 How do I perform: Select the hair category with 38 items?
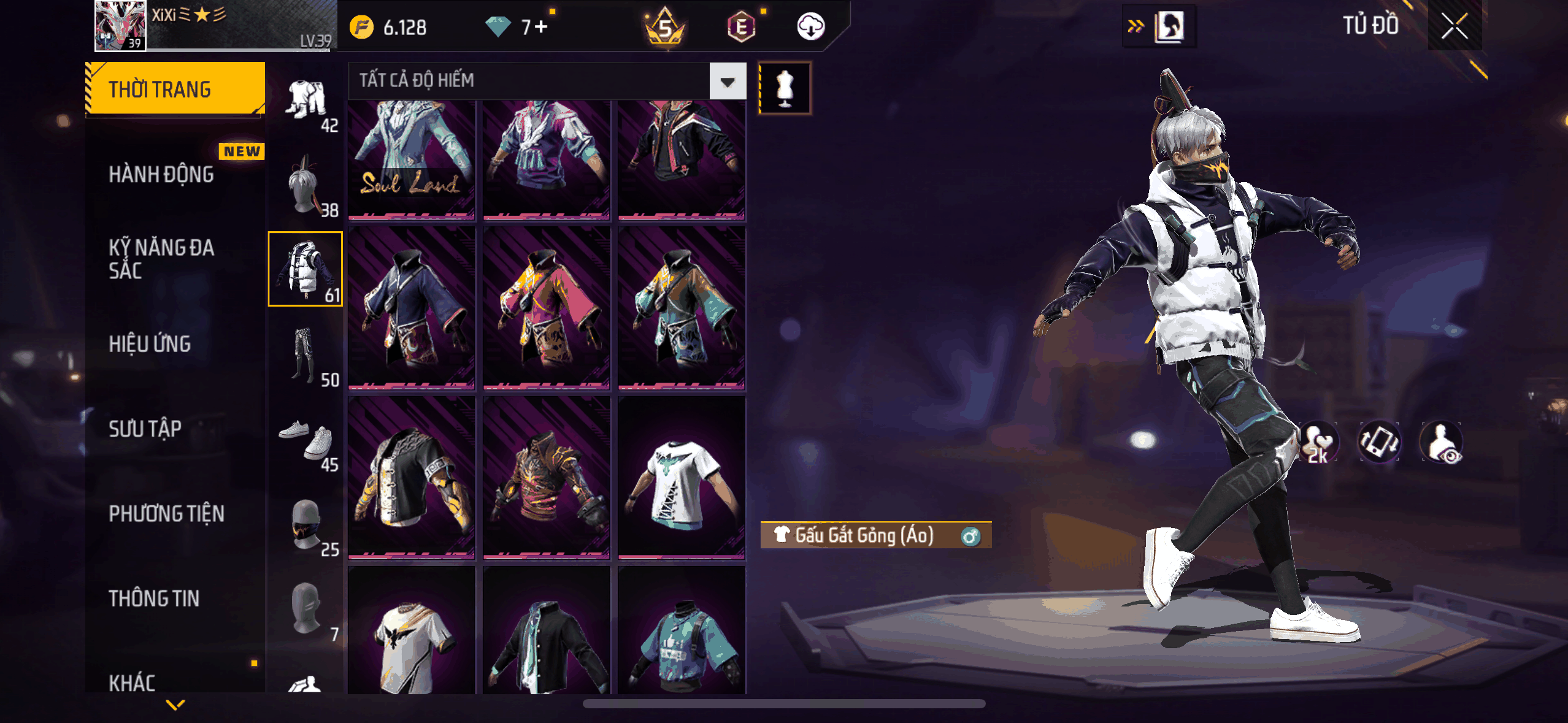coord(306,186)
